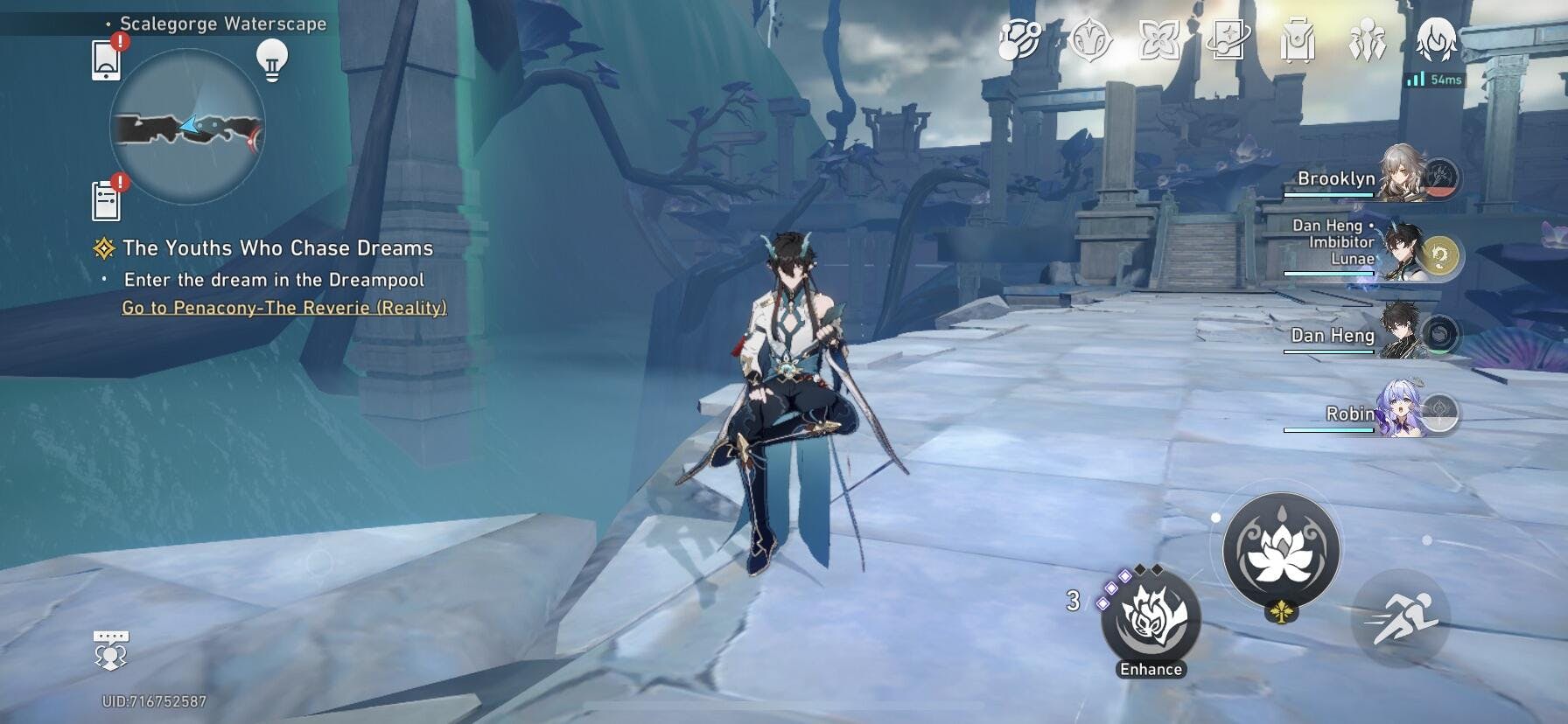Select The Youths Who Chase Dreams quest tracker
Image resolution: width=1568 pixels, height=724 pixels.
click(x=276, y=248)
